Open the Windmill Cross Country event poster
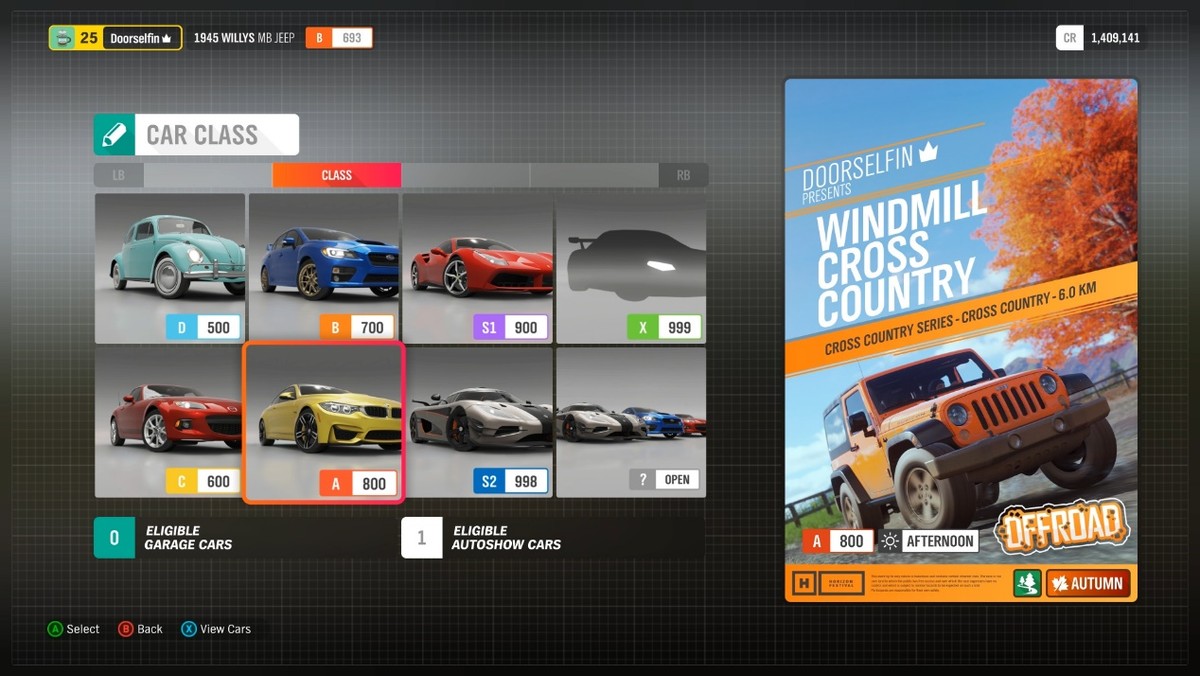 coord(960,340)
